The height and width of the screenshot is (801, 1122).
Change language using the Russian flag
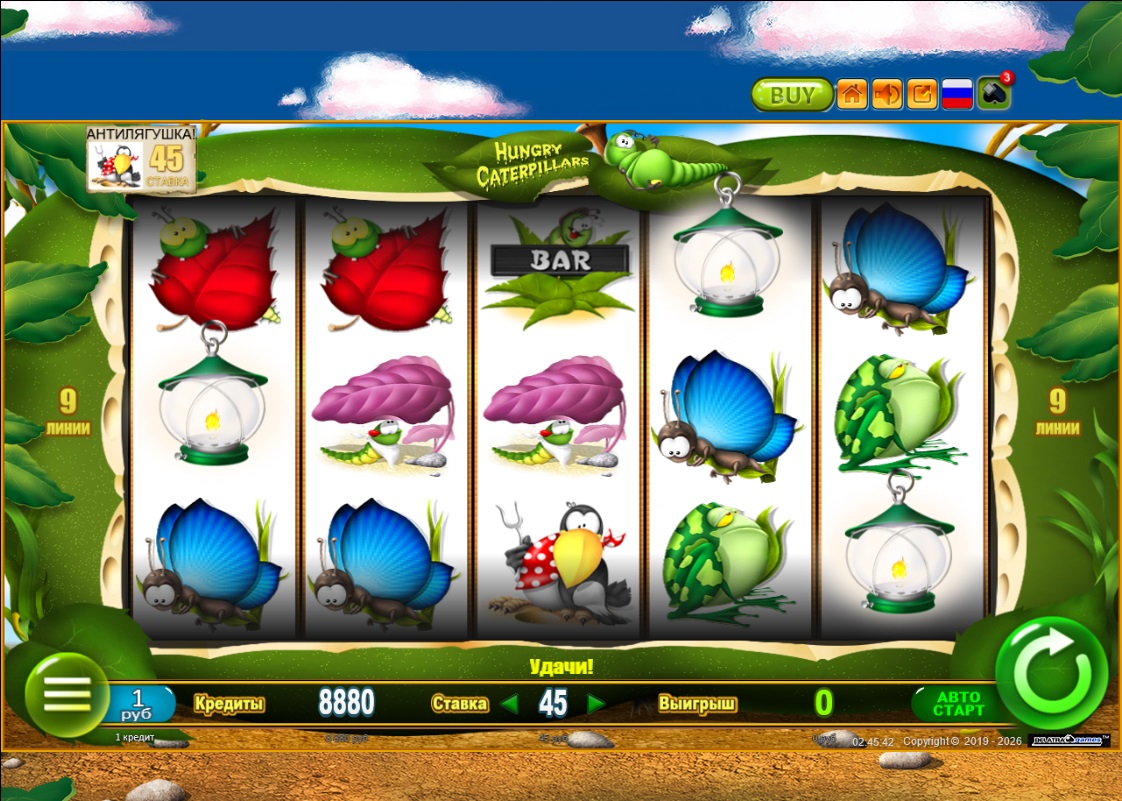[x=958, y=95]
